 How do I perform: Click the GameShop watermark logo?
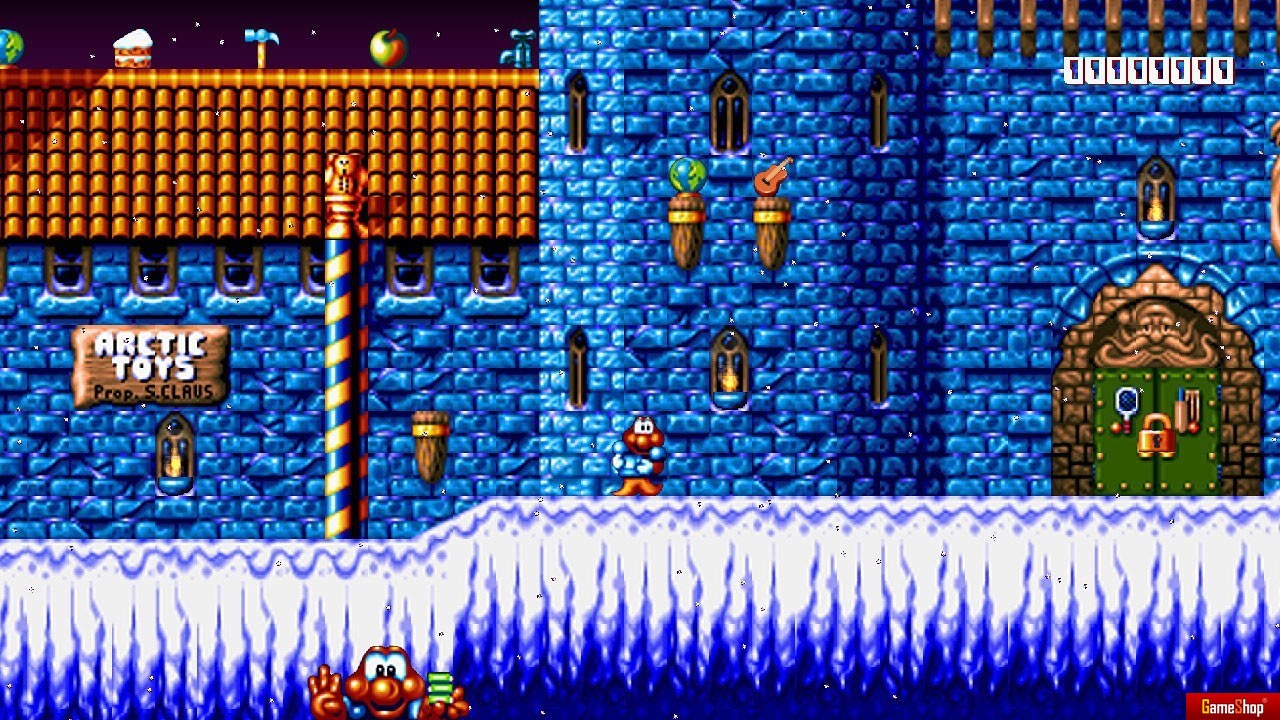pyautogui.click(x=1232, y=706)
